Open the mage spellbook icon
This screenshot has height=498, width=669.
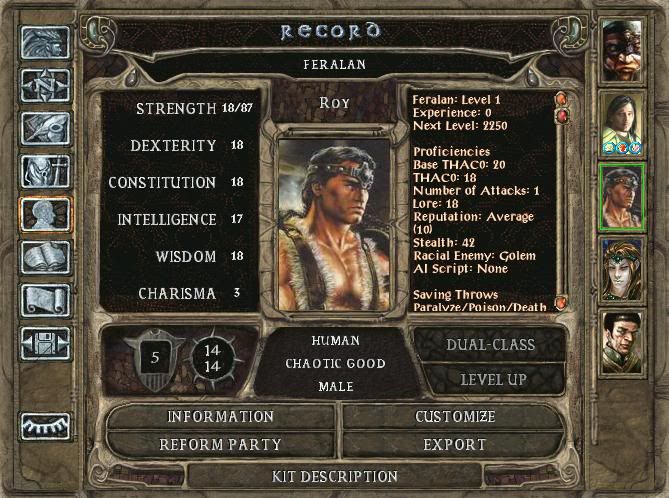[46, 257]
